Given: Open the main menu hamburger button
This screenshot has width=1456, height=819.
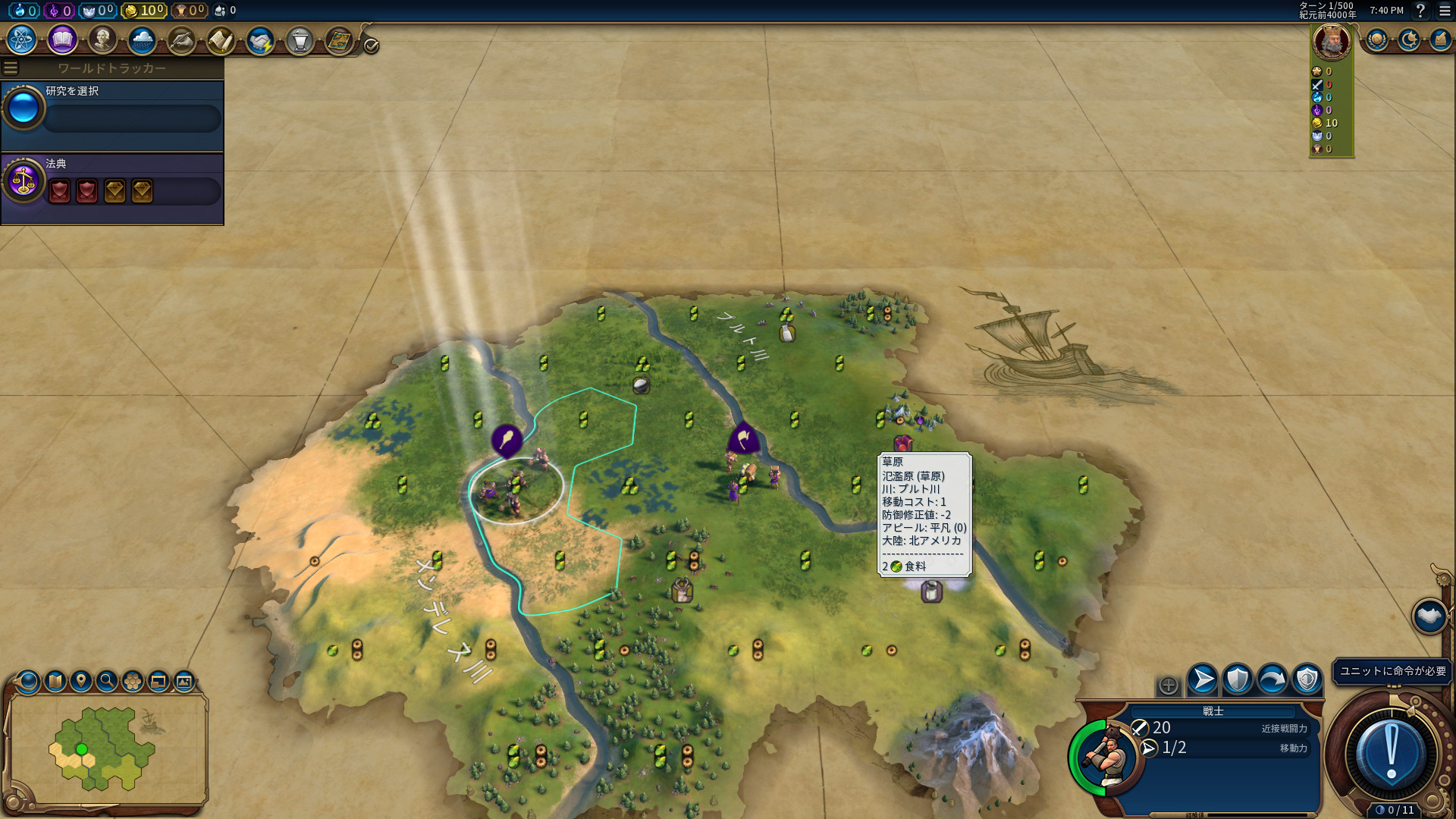Looking at the screenshot, I should (1445, 11).
